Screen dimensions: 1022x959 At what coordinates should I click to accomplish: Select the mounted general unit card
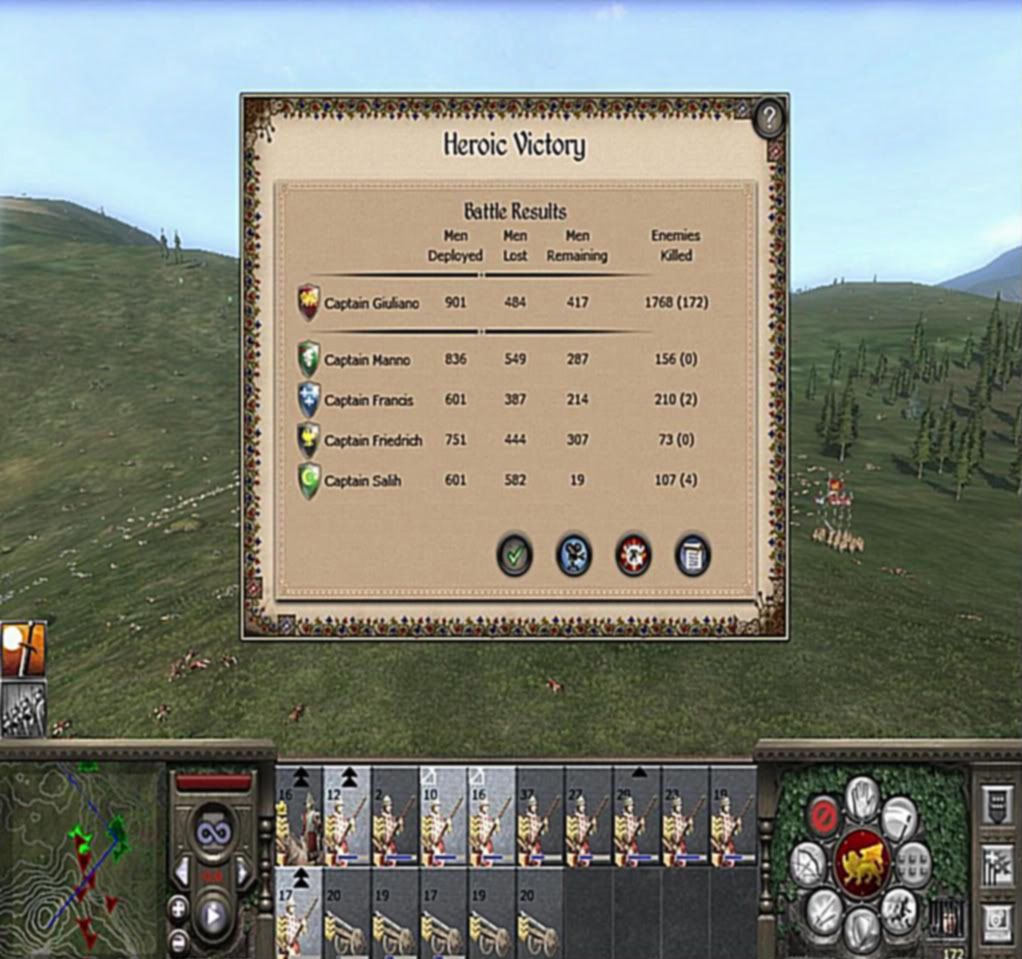coord(298,815)
